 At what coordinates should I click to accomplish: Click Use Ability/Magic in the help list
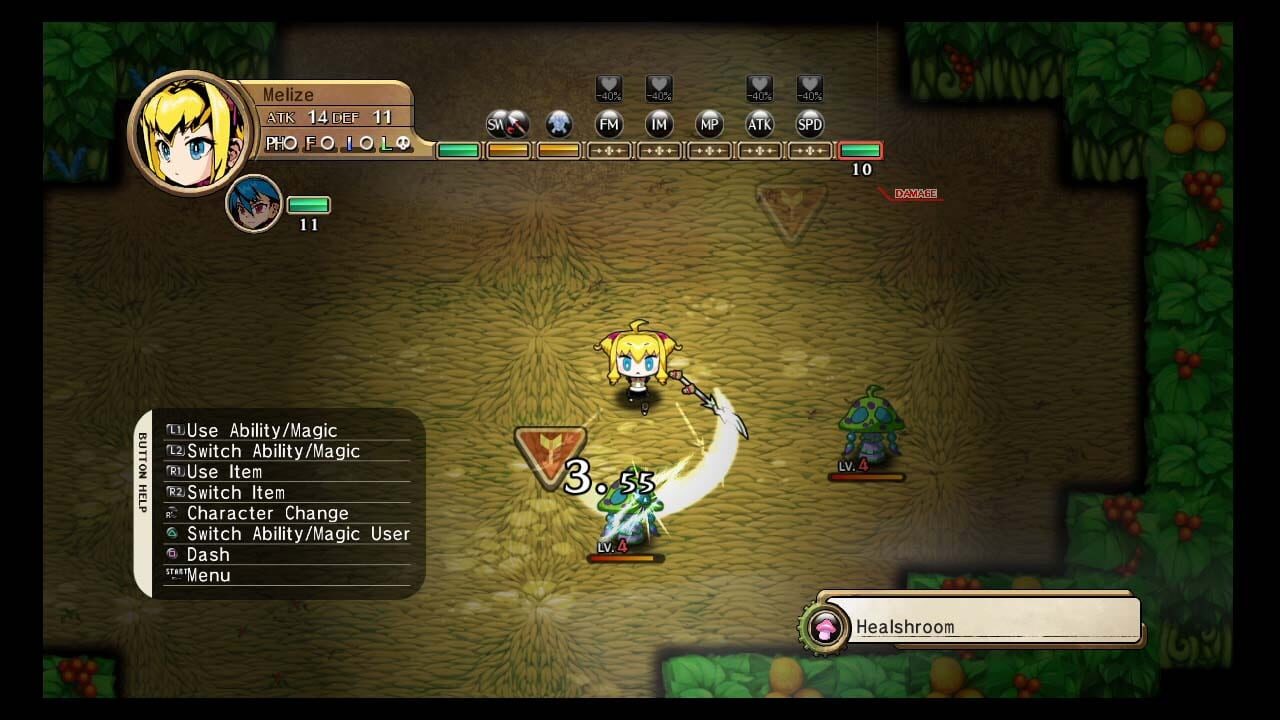click(263, 430)
